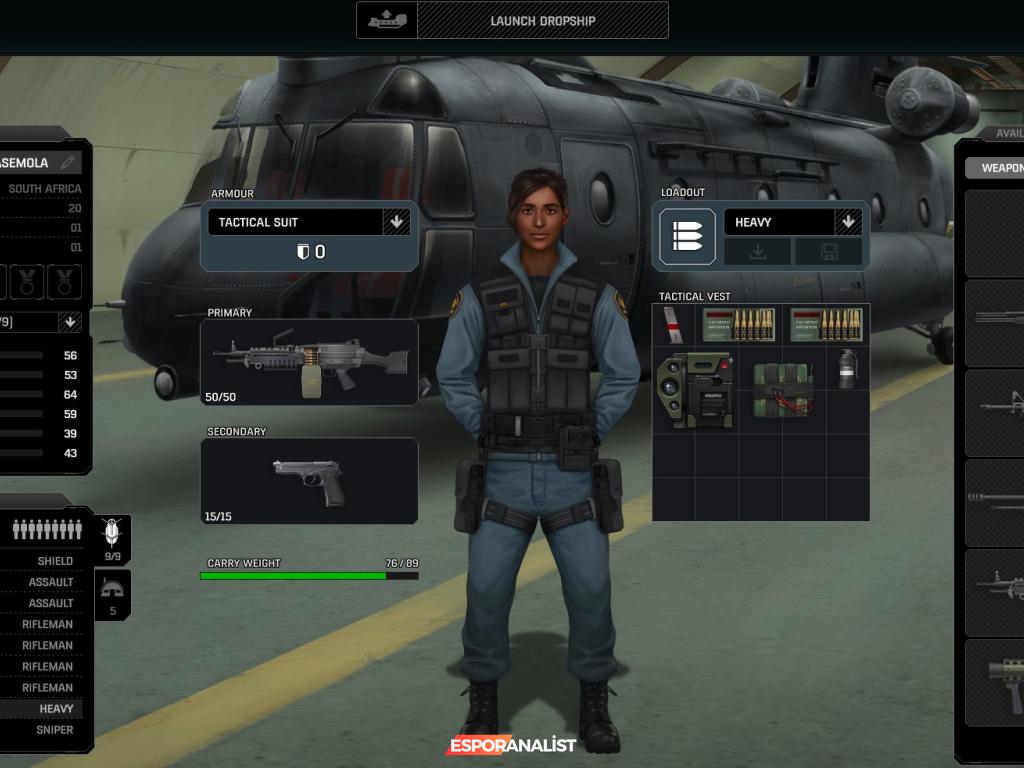Select the pistol magazine in tactical vest
This screenshot has height=768, width=1024.
point(673,324)
